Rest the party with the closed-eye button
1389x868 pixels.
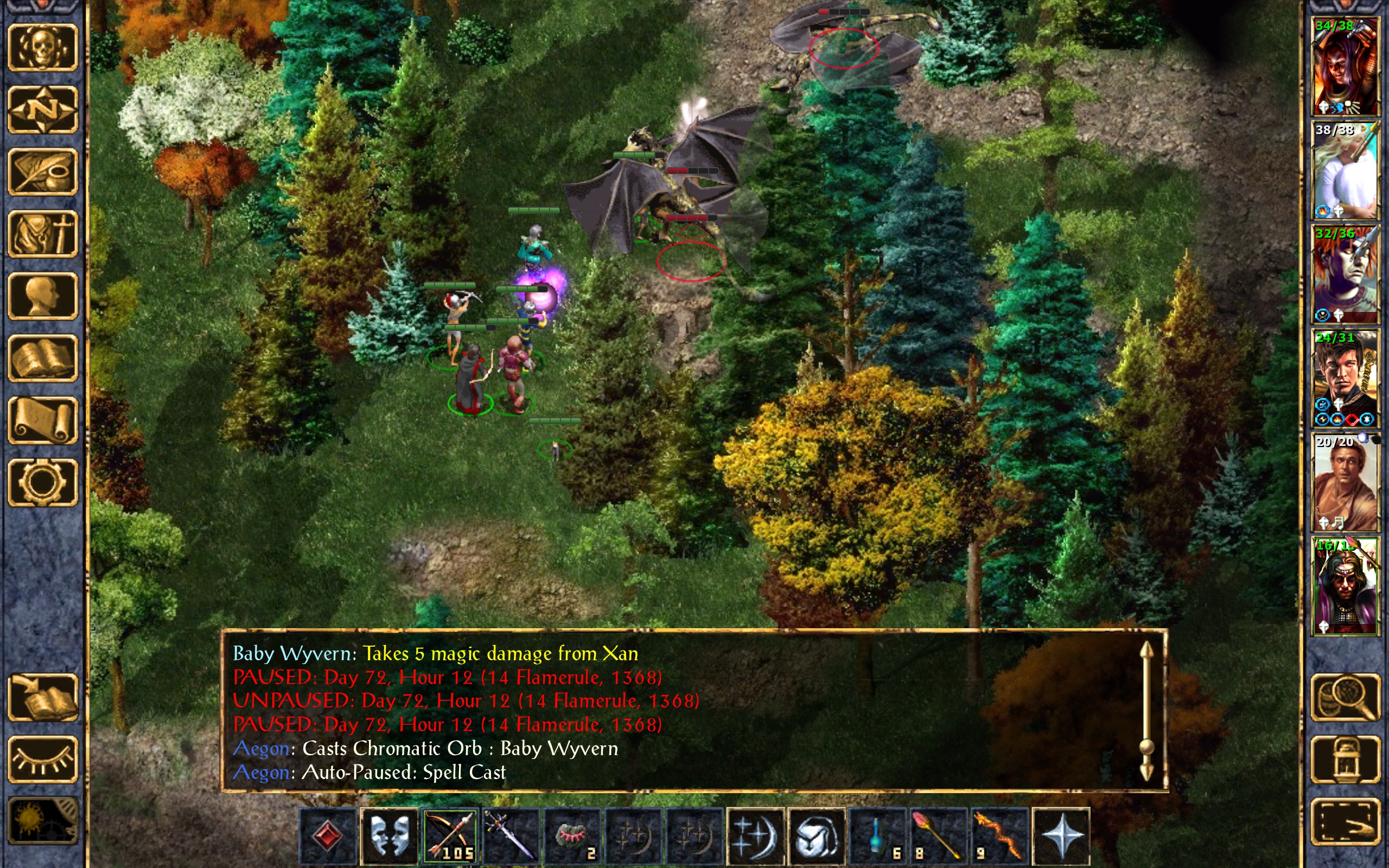pyautogui.click(x=42, y=759)
